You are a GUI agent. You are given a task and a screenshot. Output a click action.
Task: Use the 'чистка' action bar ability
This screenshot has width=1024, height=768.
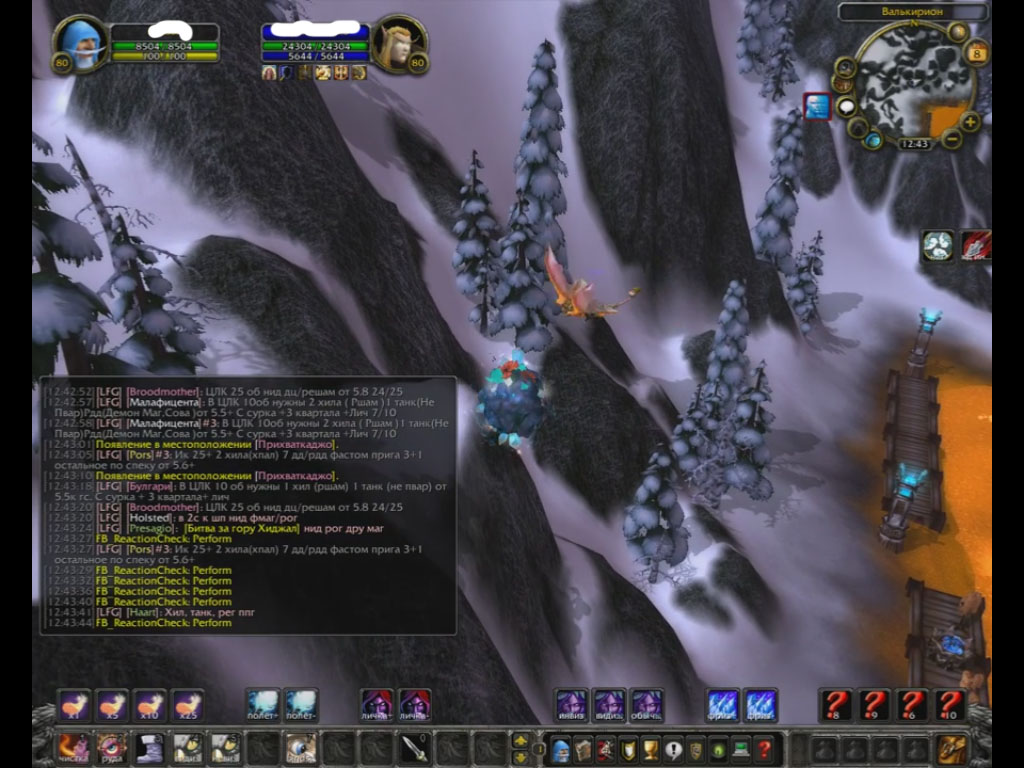tap(73, 748)
